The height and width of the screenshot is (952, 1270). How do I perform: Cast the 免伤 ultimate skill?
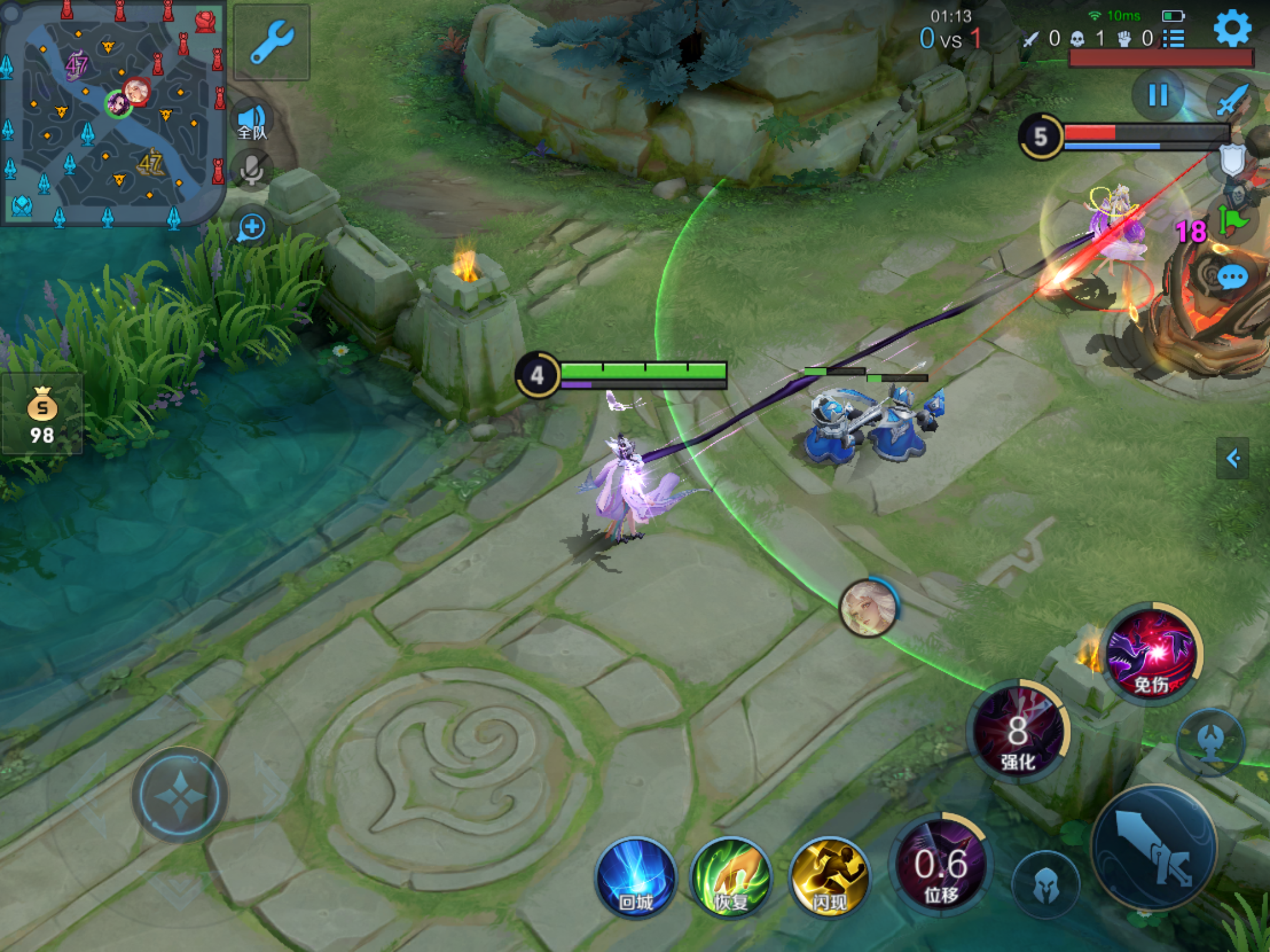pyautogui.click(x=1151, y=653)
